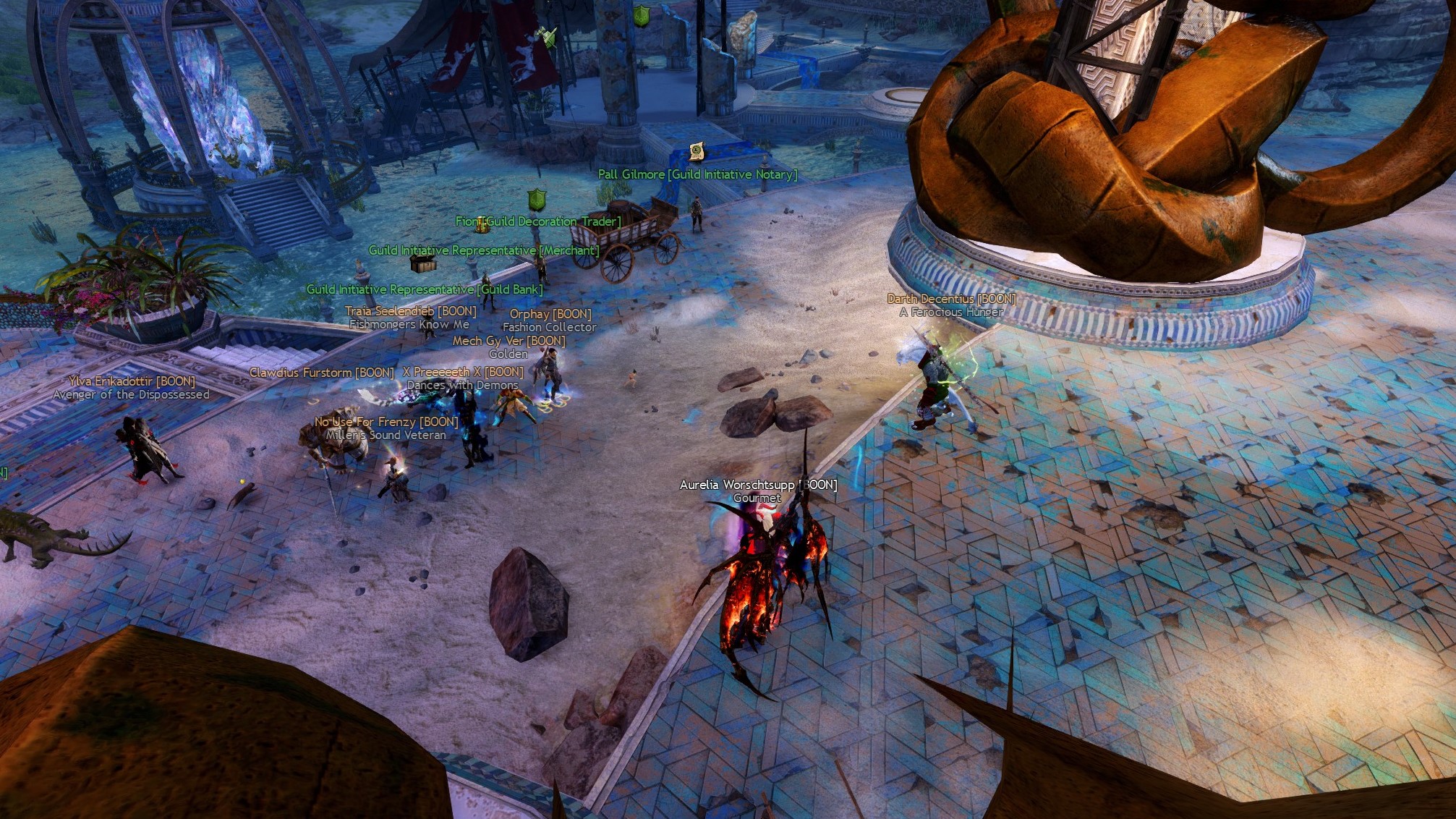Choose the Guild Bank representative nameplate
The height and width of the screenshot is (819, 1456).
pos(425,289)
